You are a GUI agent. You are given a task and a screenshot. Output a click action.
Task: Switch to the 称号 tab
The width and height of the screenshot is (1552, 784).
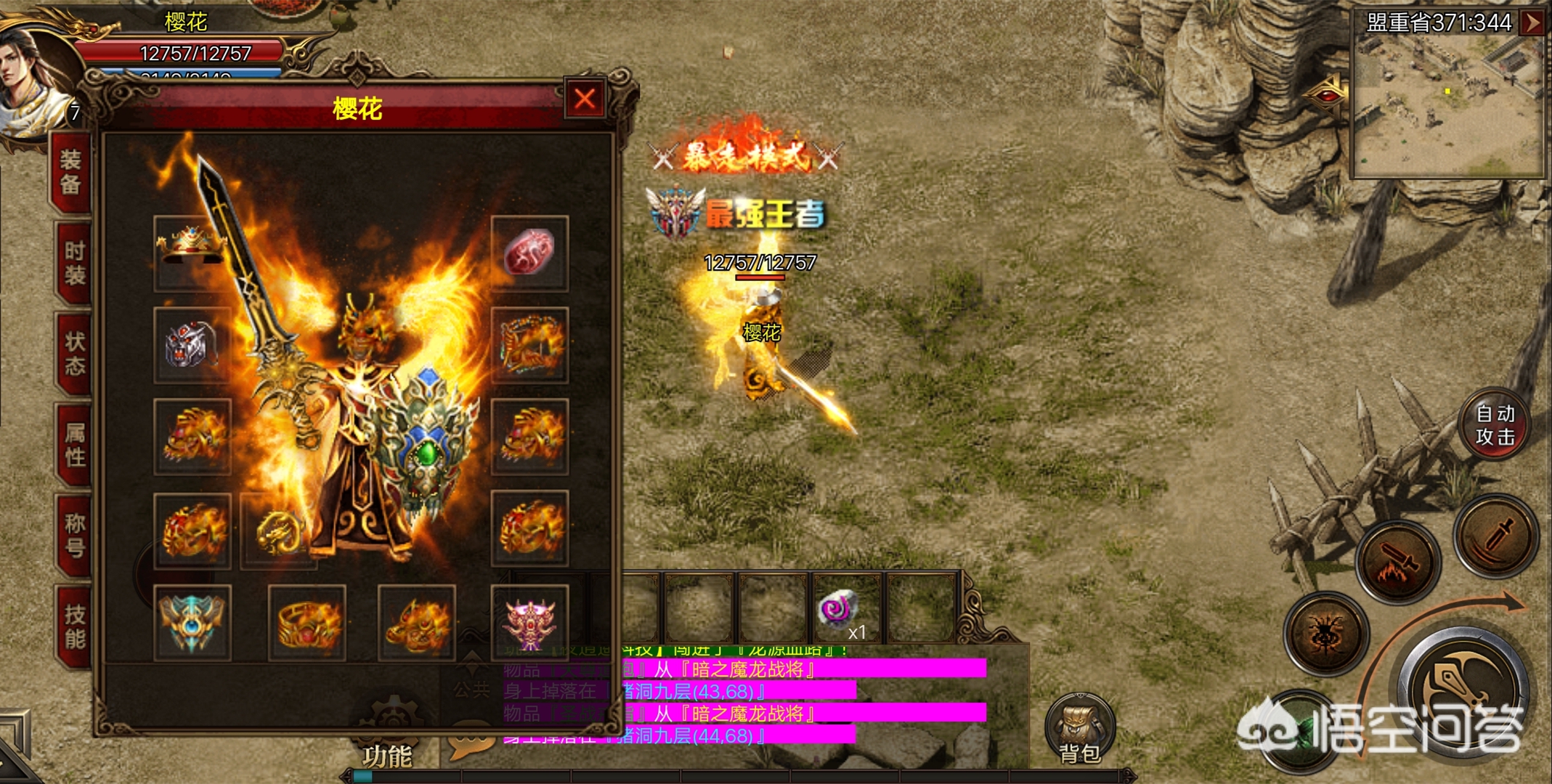(74, 535)
